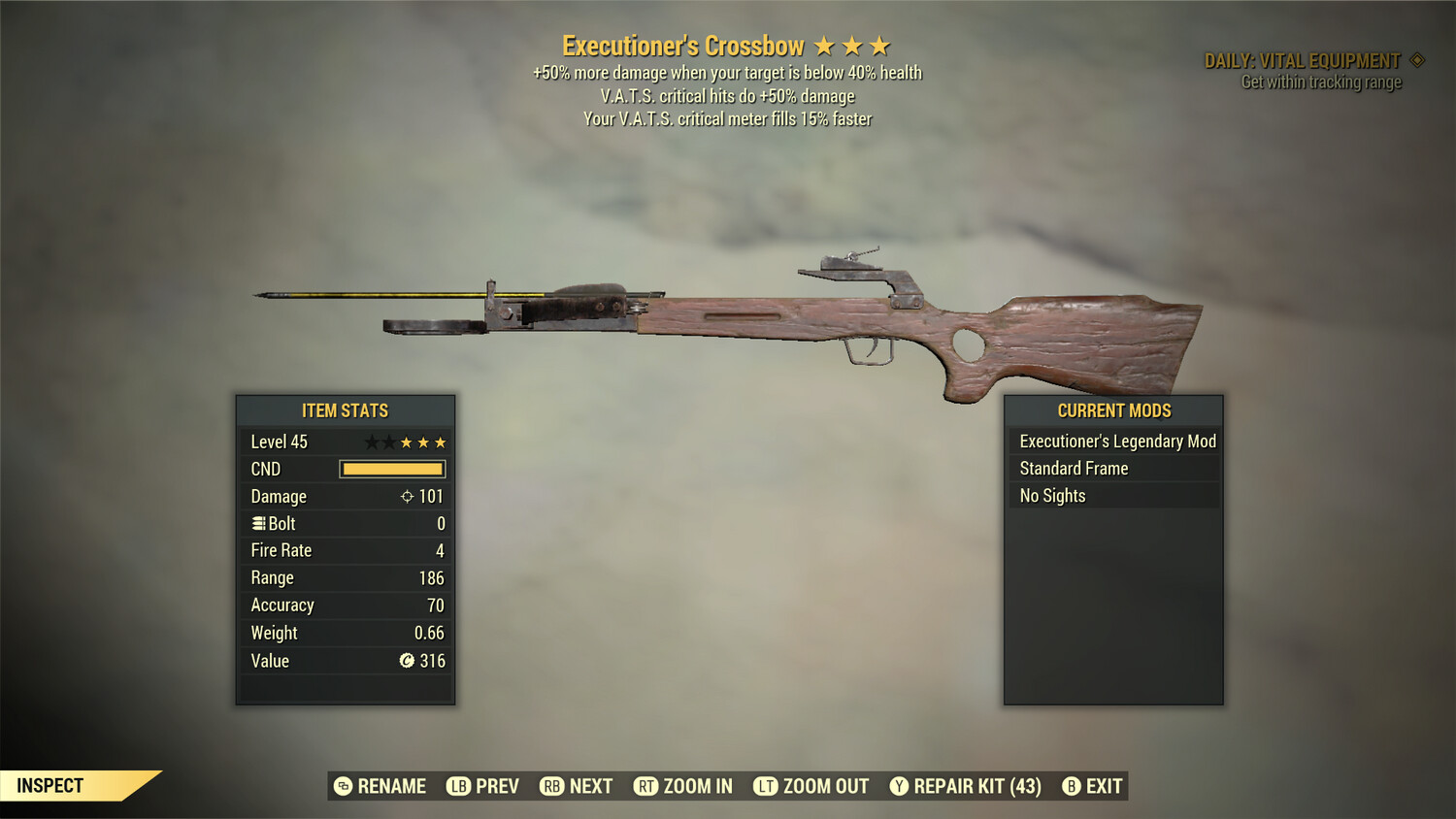Click the RB button icon beside NEXT
This screenshot has width=1456, height=819.
(551, 786)
